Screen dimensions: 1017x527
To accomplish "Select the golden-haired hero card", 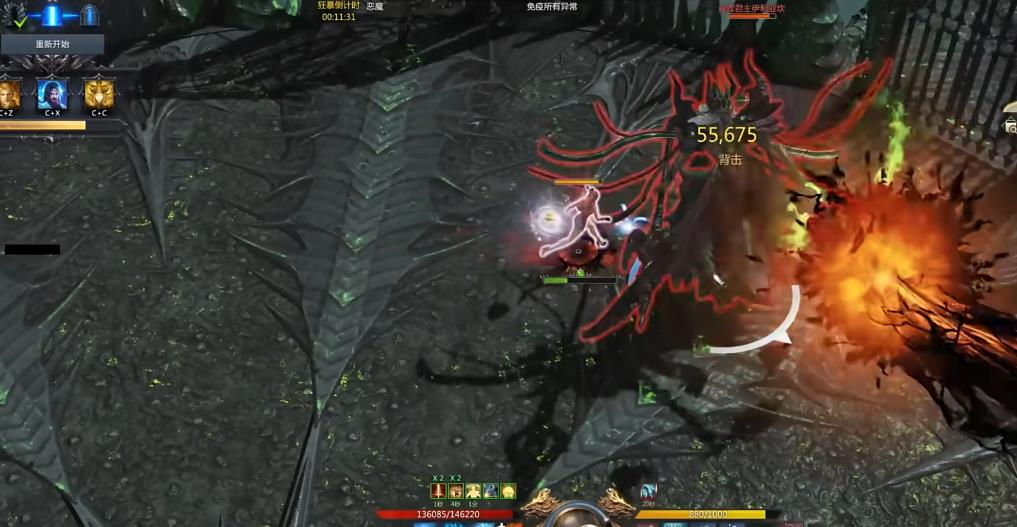I will (9, 94).
